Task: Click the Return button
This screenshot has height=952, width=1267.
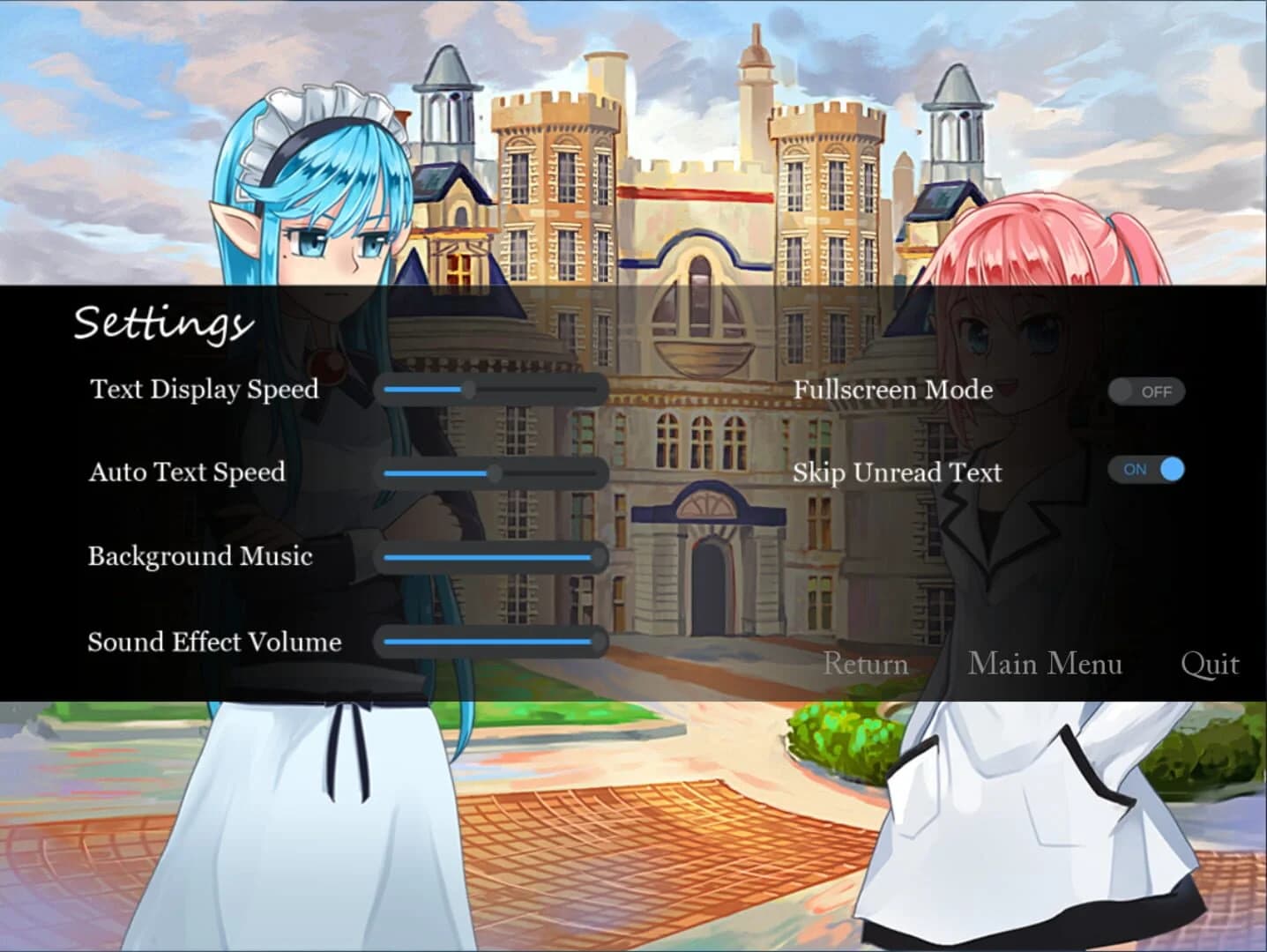Action: [x=866, y=664]
